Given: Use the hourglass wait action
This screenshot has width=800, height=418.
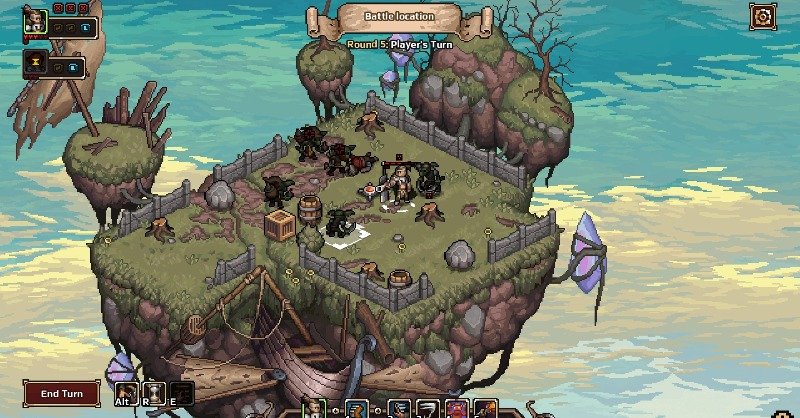Looking at the screenshot, I should point(154,393).
